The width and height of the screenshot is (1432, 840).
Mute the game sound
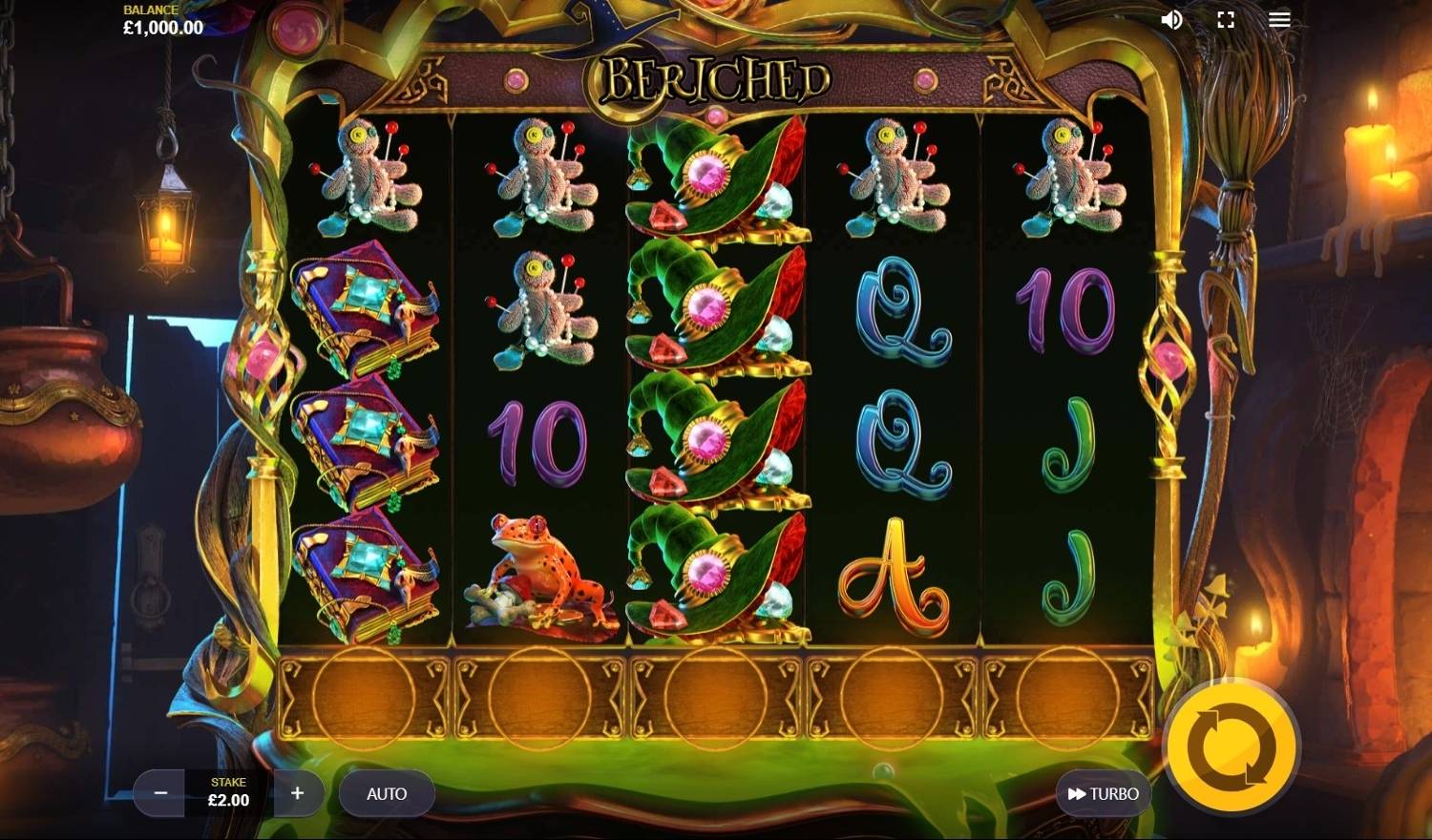click(1171, 20)
